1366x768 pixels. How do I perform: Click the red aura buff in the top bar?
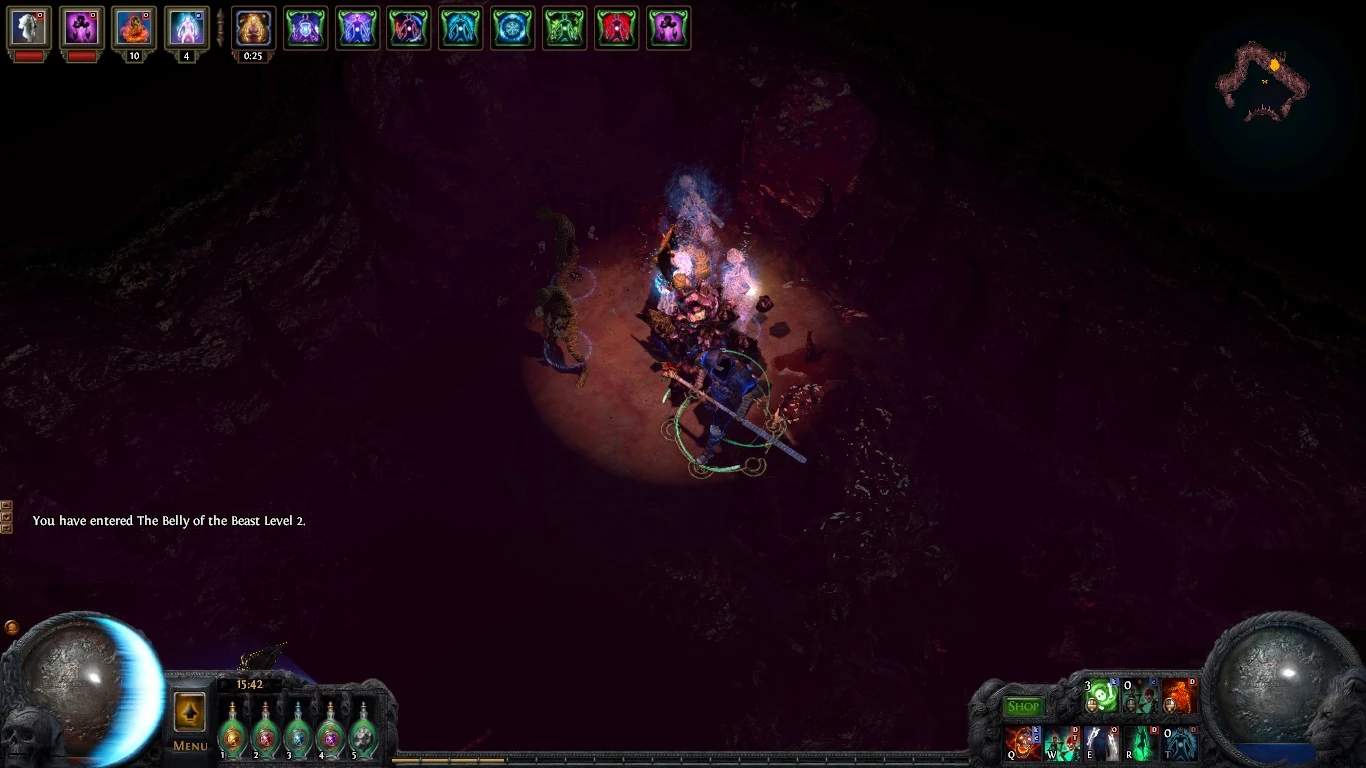[x=617, y=28]
